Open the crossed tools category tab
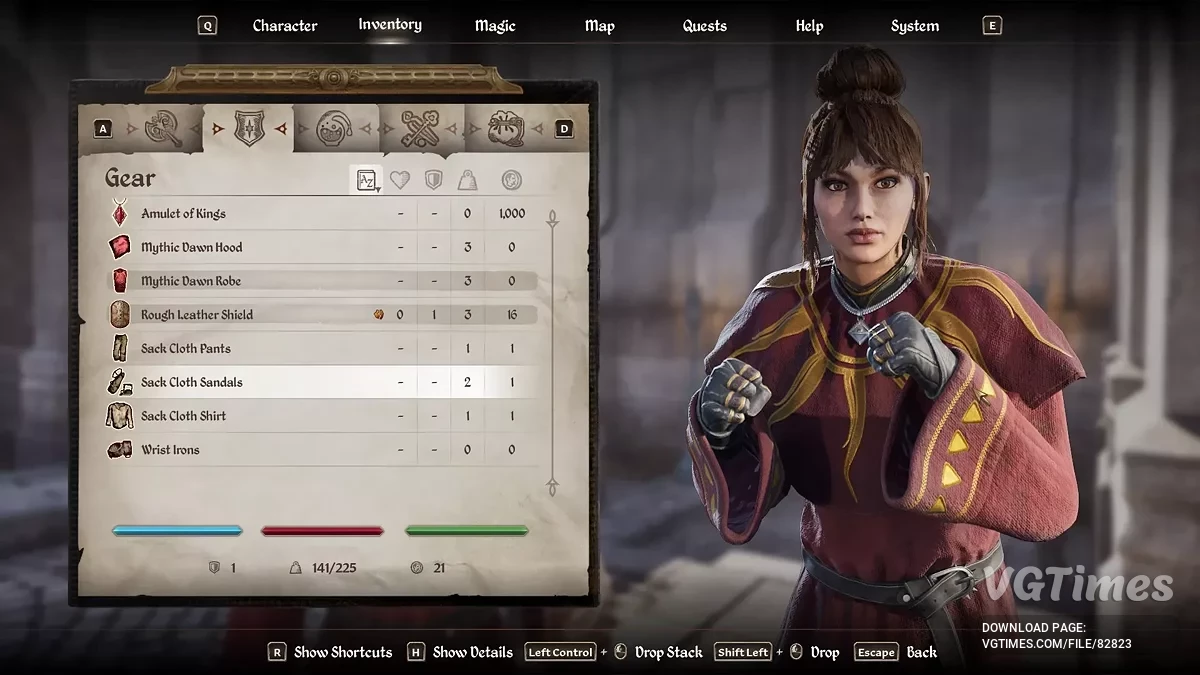This screenshot has width=1200, height=675. pos(421,129)
